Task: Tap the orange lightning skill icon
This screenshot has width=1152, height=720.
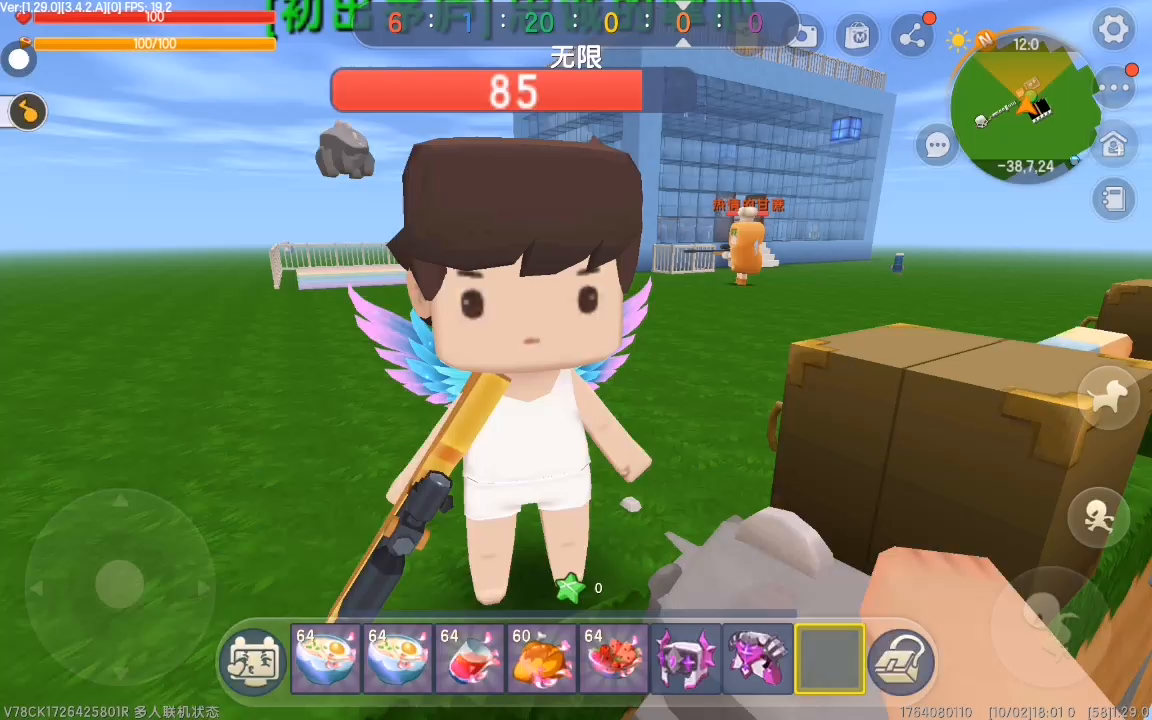Action: click(28, 112)
